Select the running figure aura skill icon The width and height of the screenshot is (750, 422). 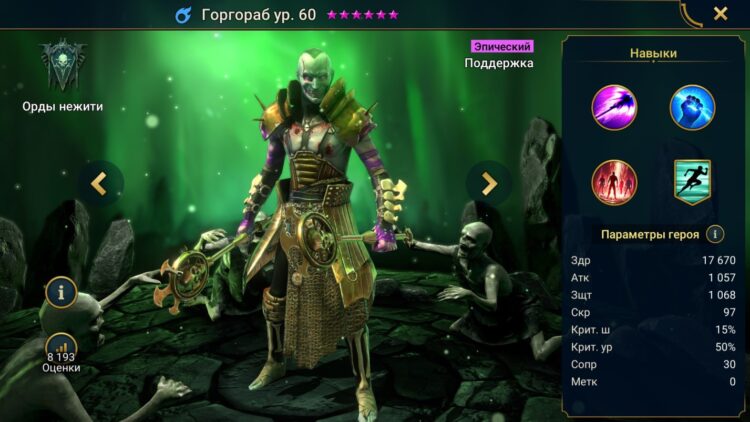point(692,182)
